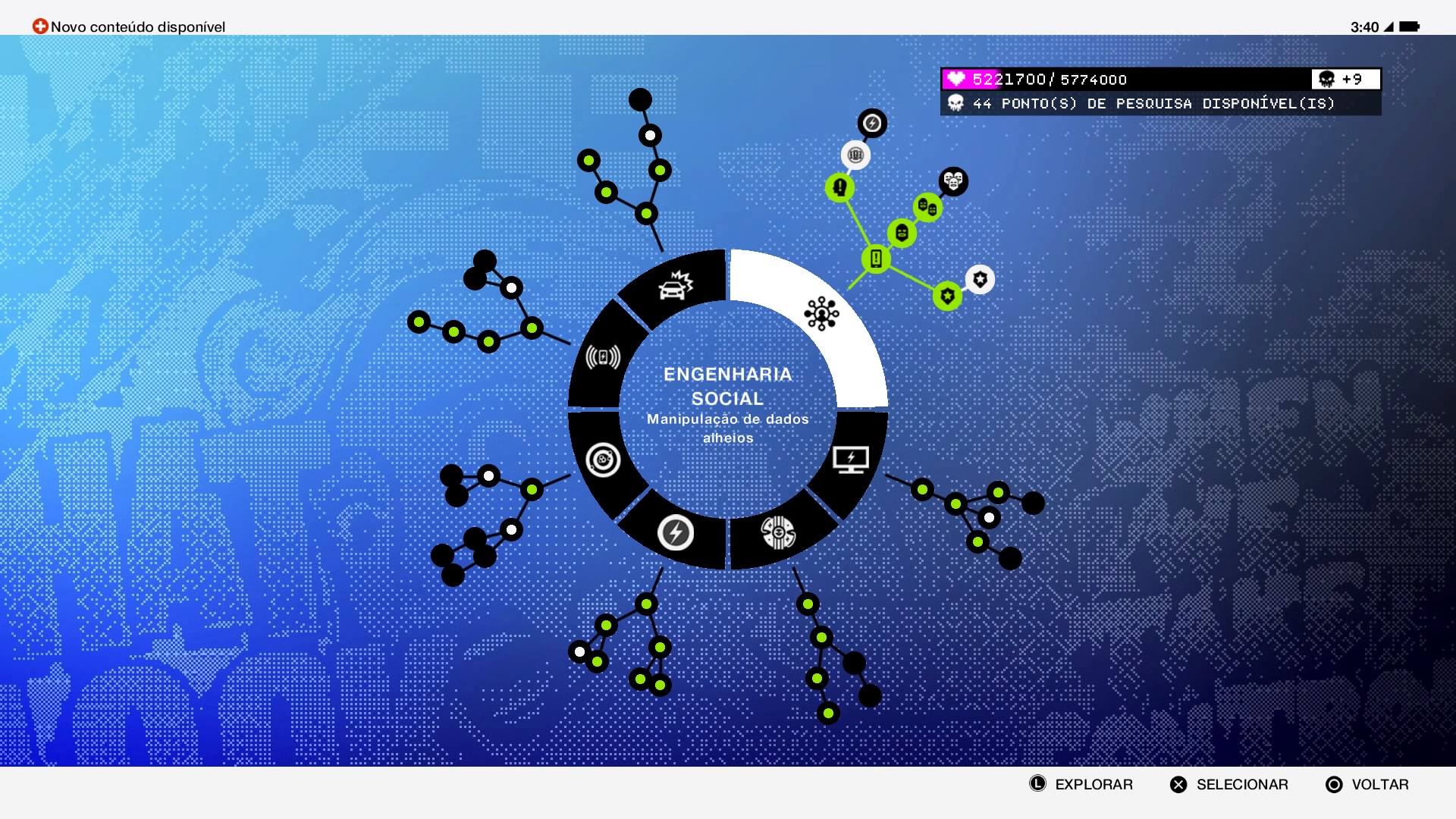
Task: Click the white shield star skill node
Action: 979,279
